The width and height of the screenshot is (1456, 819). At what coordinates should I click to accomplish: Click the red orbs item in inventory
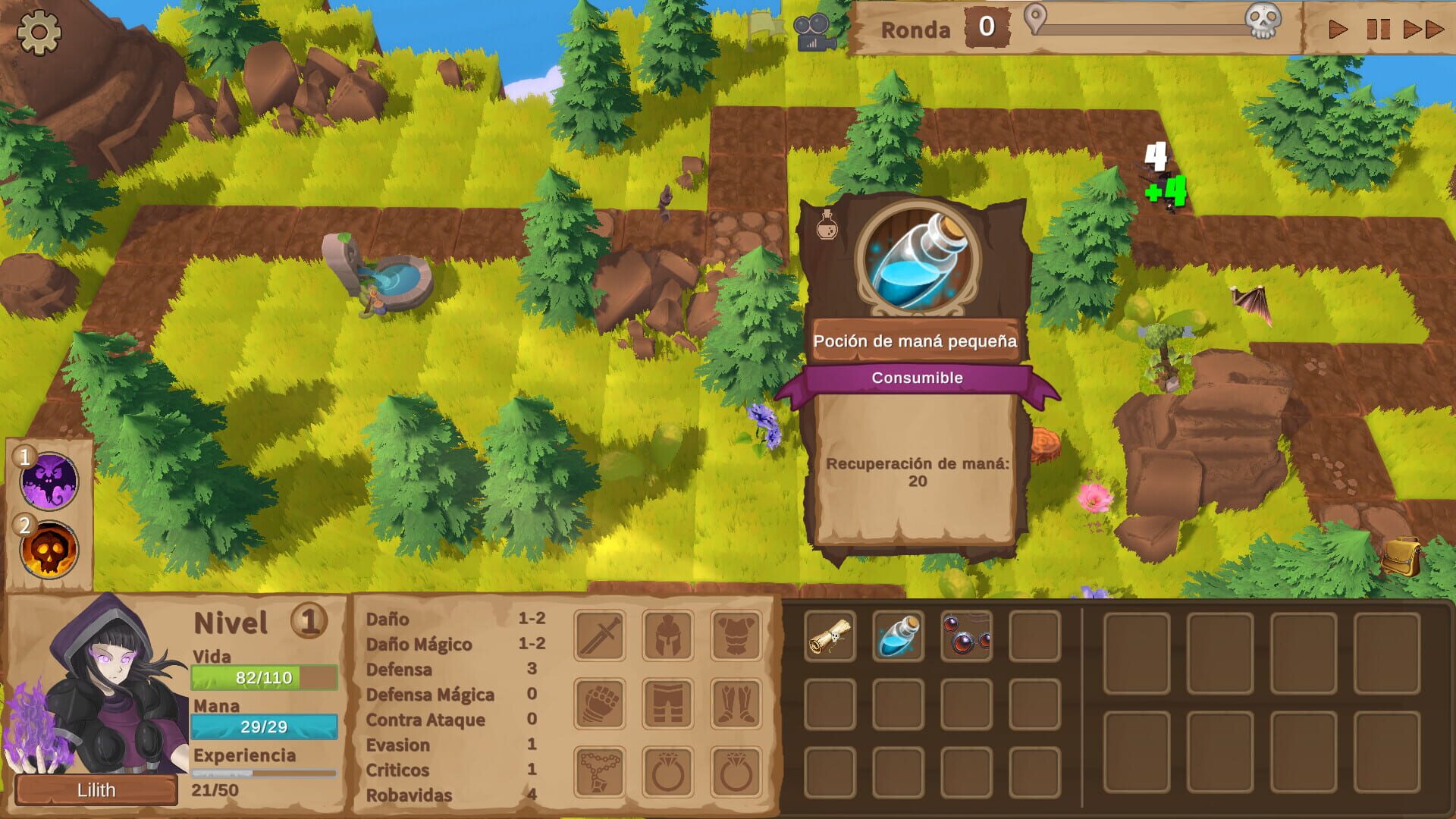coord(965,637)
